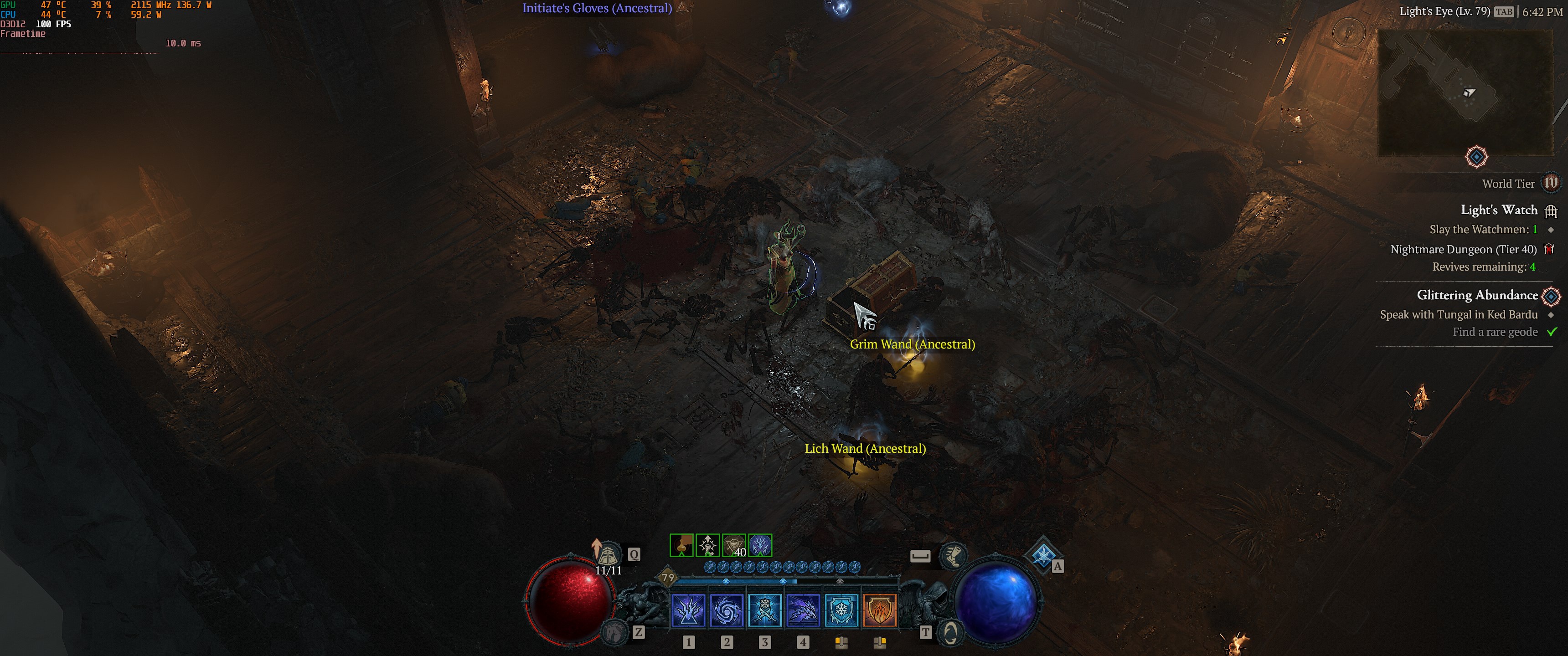Inspect the elixir flask buff icon
The height and width of the screenshot is (656, 1568).
pyautogui.click(x=681, y=545)
